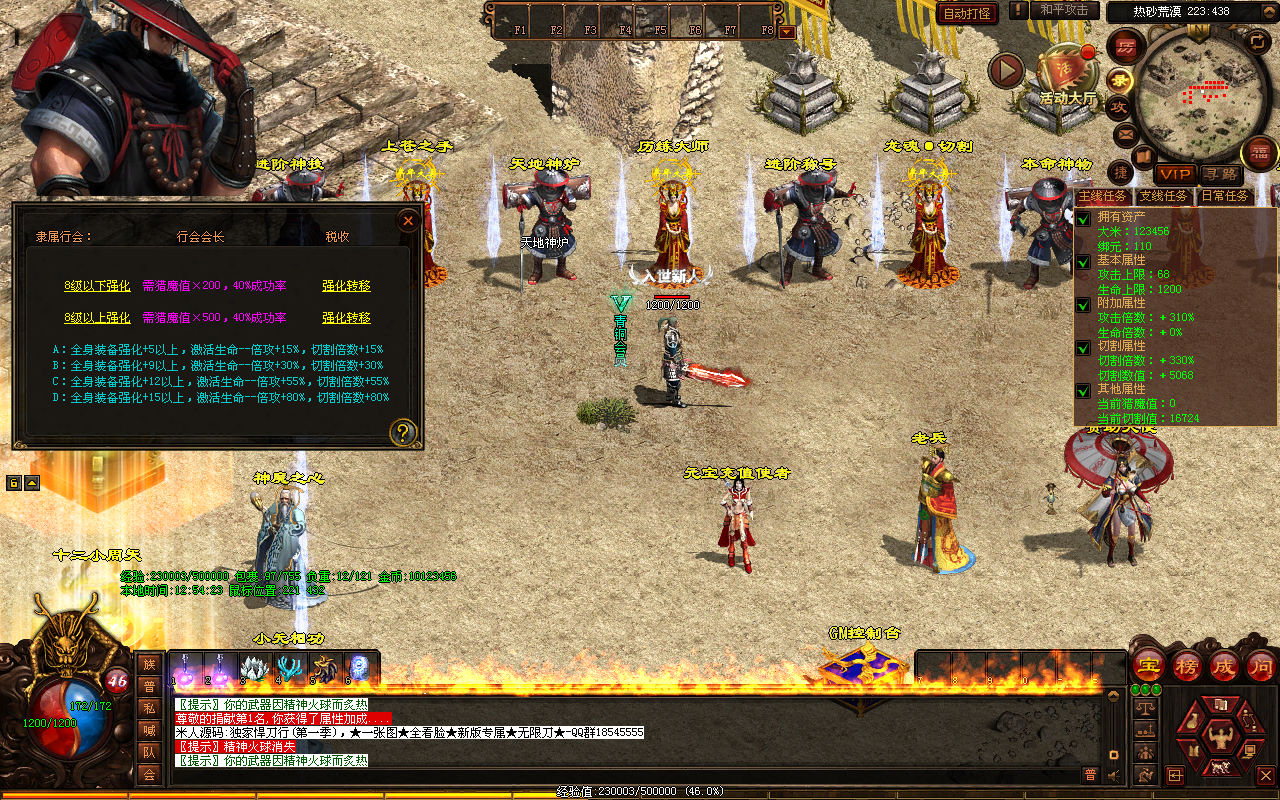Open character panel with muscular figure icon

click(x=1220, y=738)
